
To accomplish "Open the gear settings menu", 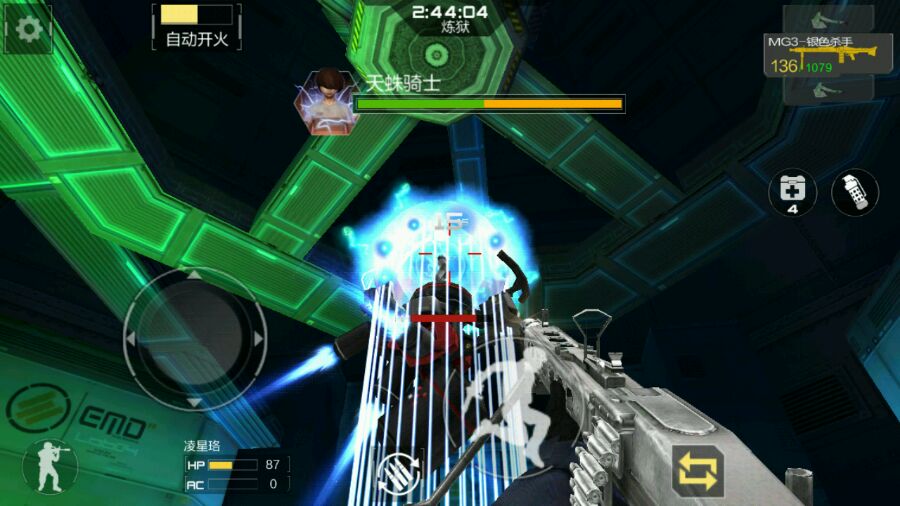I will tap(29, 29).
